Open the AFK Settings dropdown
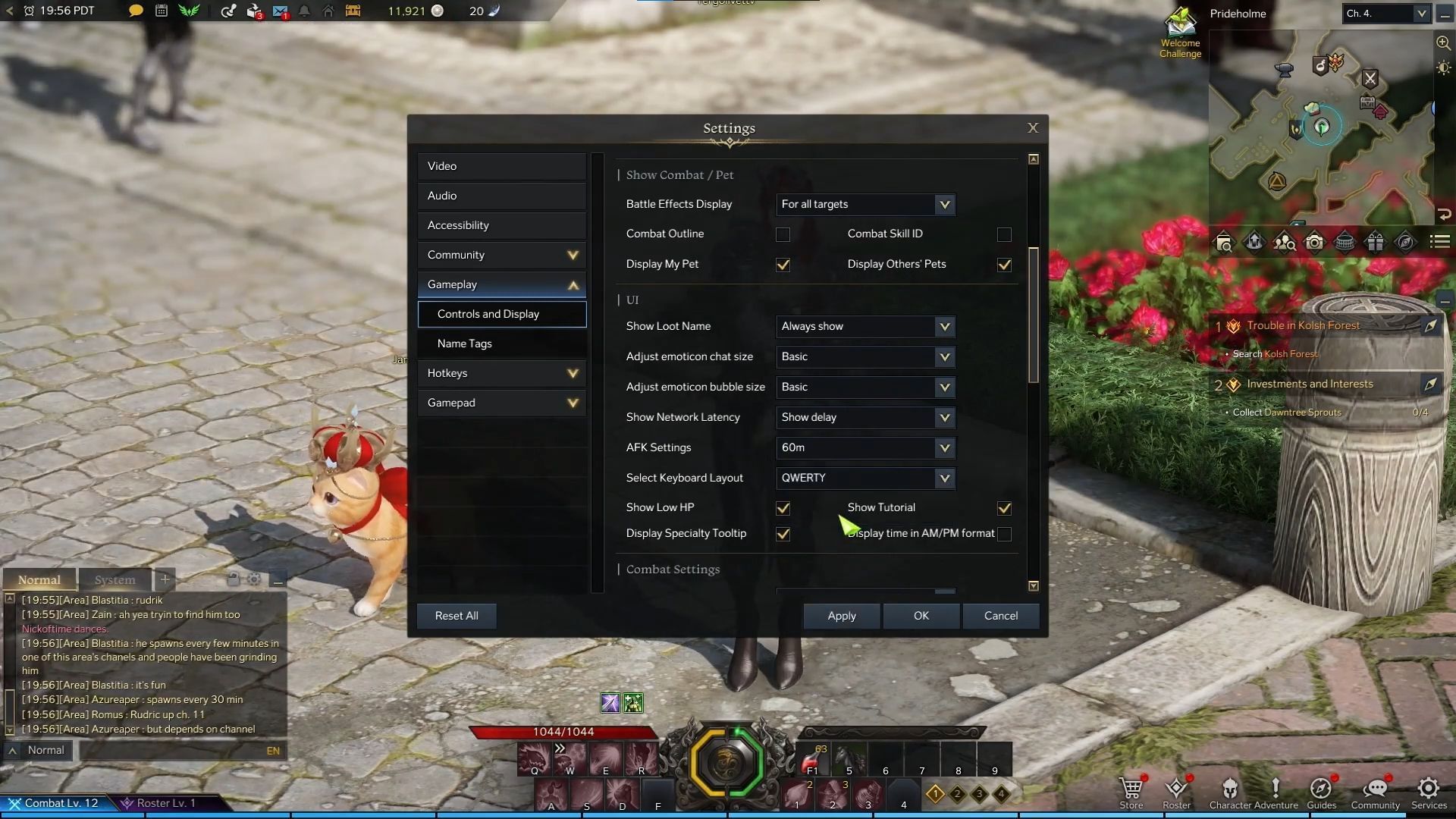The height and width of the screenshot is (819, 1456). click(865, 447)
